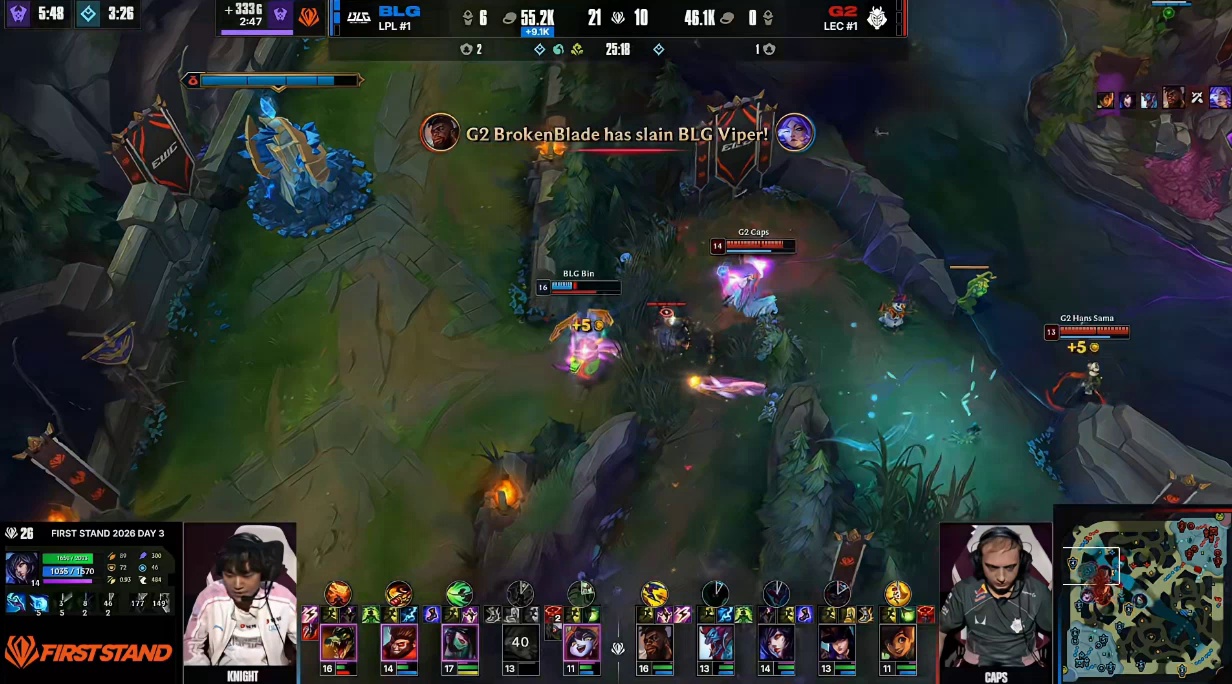This screenshot has height=684, width=1232.
Task: Click Renekton's orange ultimate icon above his portrait
Action: coord(338,593)
